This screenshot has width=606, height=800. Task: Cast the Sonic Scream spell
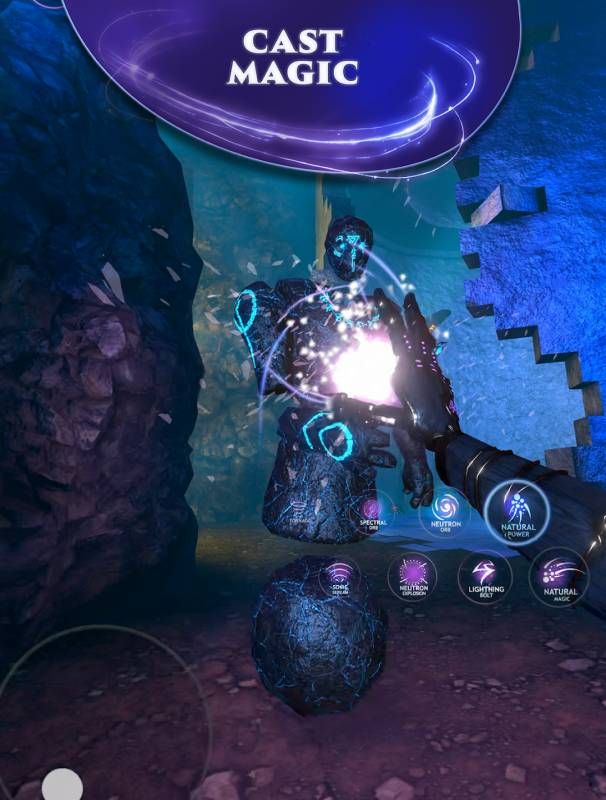pos(339,577)
